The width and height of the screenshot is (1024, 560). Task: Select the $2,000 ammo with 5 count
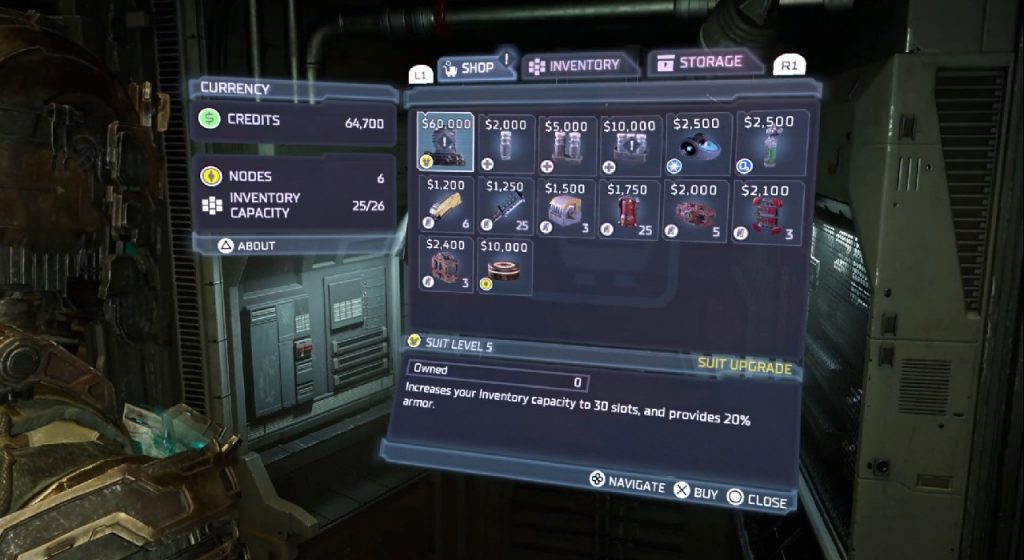694,208
